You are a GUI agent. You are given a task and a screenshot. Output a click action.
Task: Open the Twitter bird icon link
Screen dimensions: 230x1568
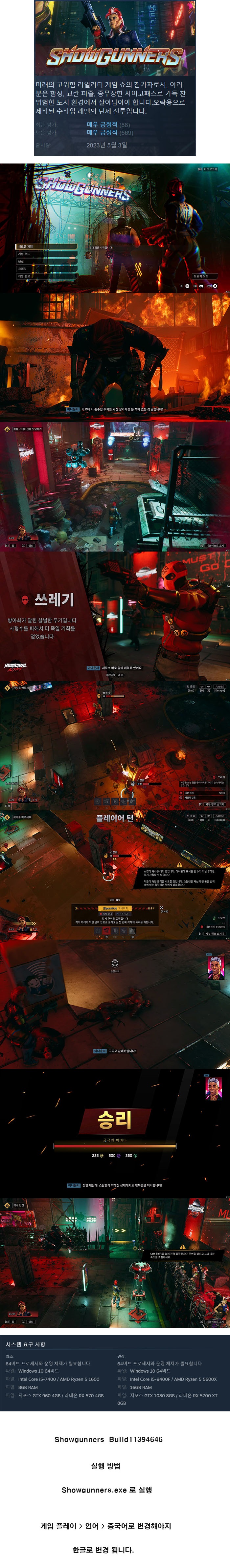(215, 286)
